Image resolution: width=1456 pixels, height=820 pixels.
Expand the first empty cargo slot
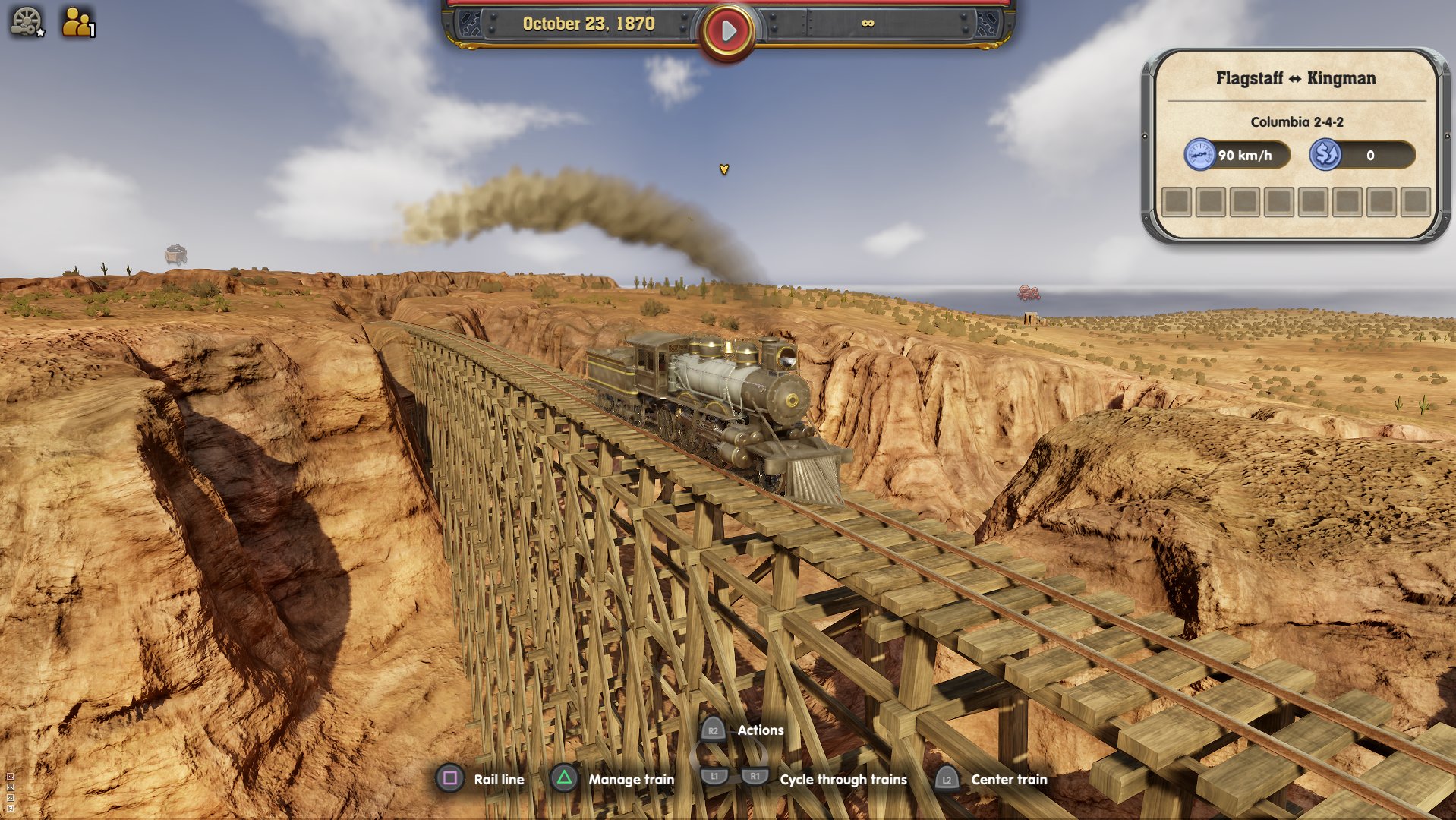coord(1177,200)
